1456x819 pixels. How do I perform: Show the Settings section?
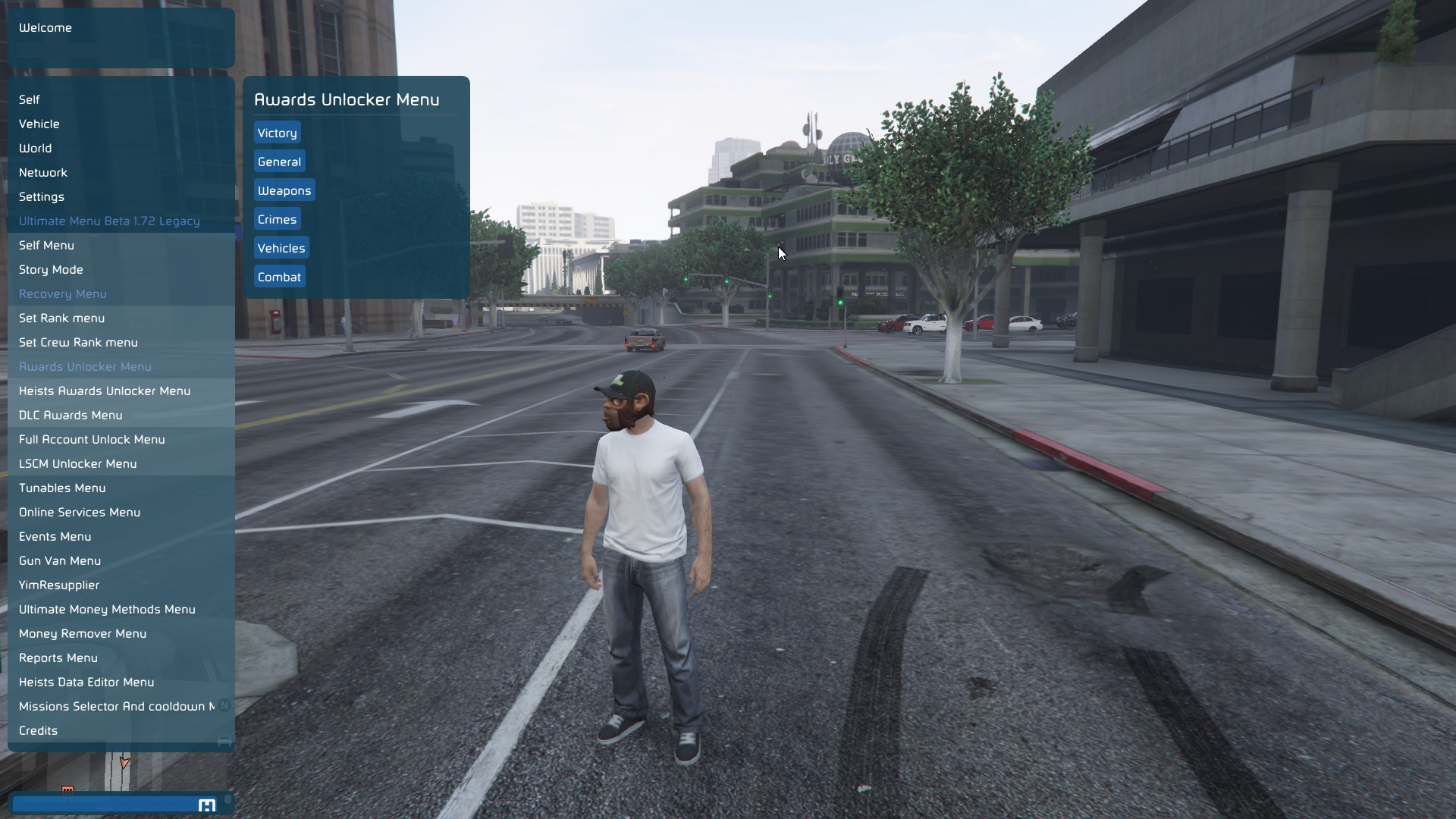[42, 196]
